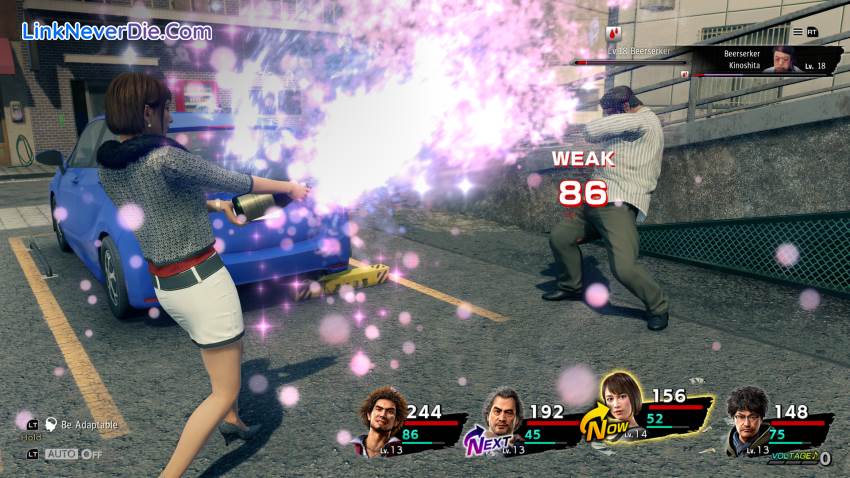Viewport: 850px width, 478px height.
Task: Open the LinkNeverDie.Com watermark link
Action: tap(117, 31)
